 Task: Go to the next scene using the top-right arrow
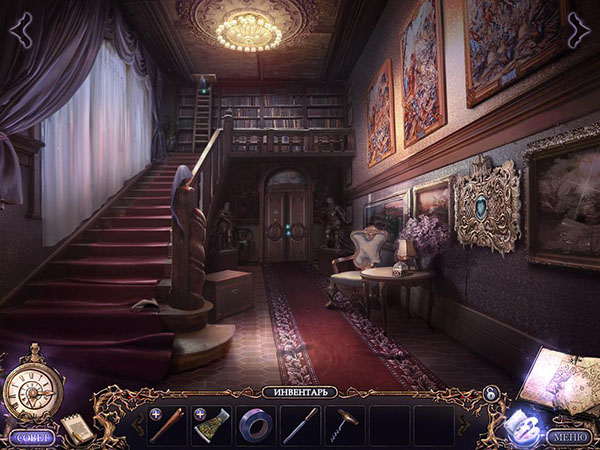pos(577,29)
